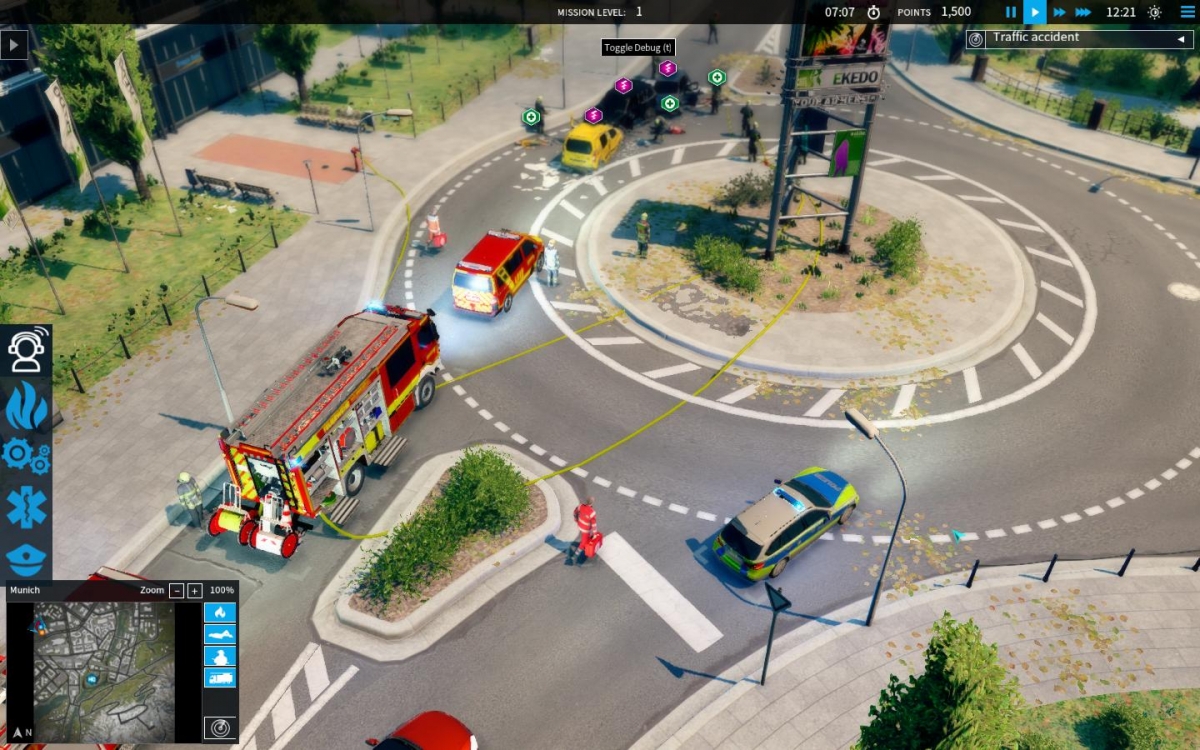Open the hamburger main menu
Viewport: 1200px width, 750px height.
click(1187, 12)
